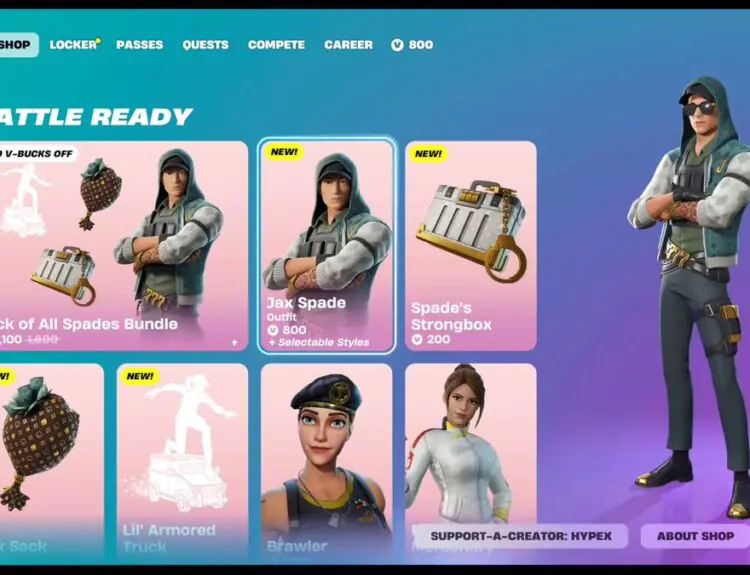Click the 800 V-Bucks balance
The height and width of the screenshot is (575, 750).
point(412,45)
